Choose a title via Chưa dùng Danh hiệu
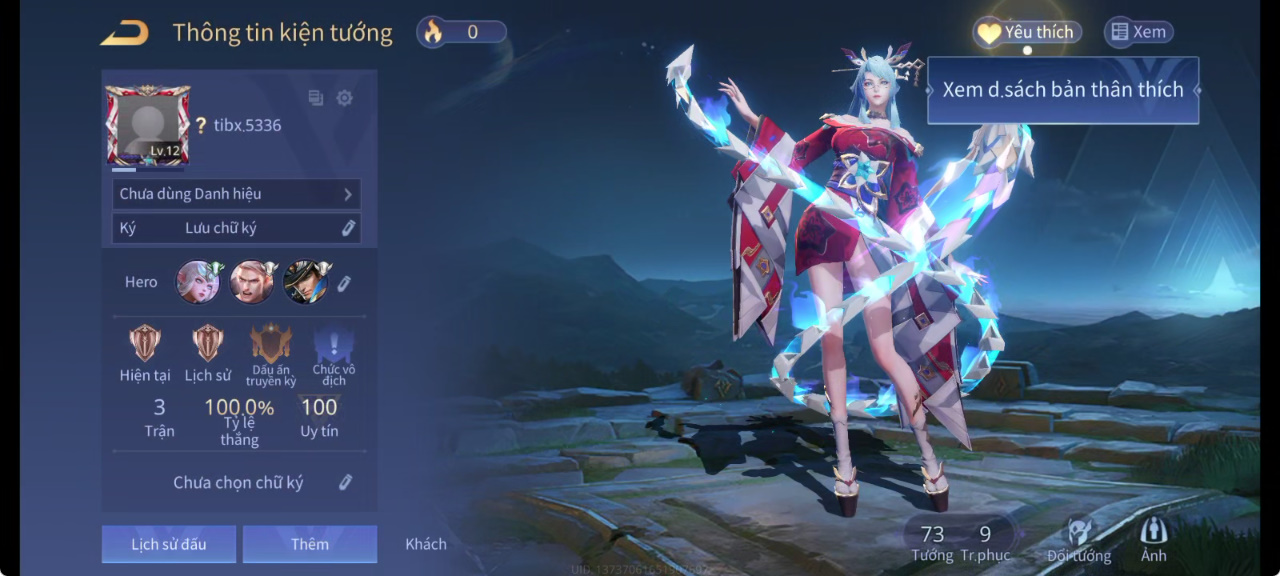Image resolution: width=1280 pixels, height=576 pixels. click(x=236, y=194)
